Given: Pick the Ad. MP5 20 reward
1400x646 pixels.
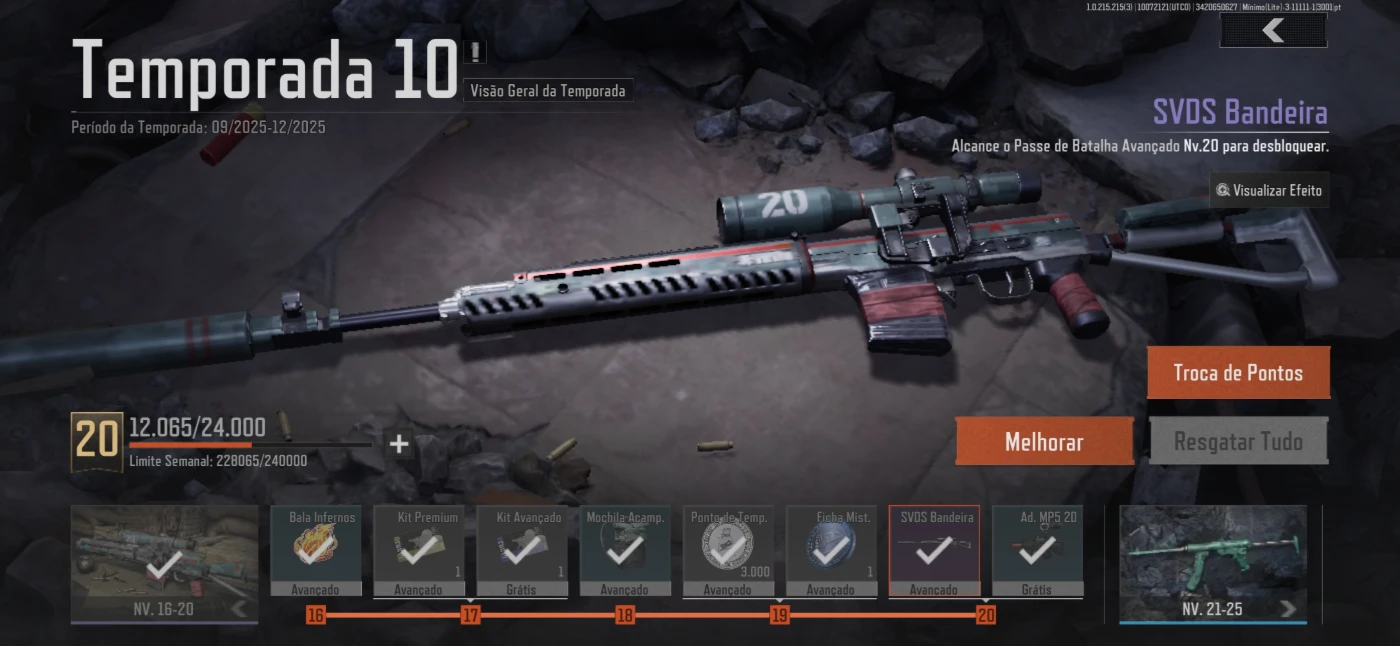Looking at the screenshot, I should click(1036, 550).
